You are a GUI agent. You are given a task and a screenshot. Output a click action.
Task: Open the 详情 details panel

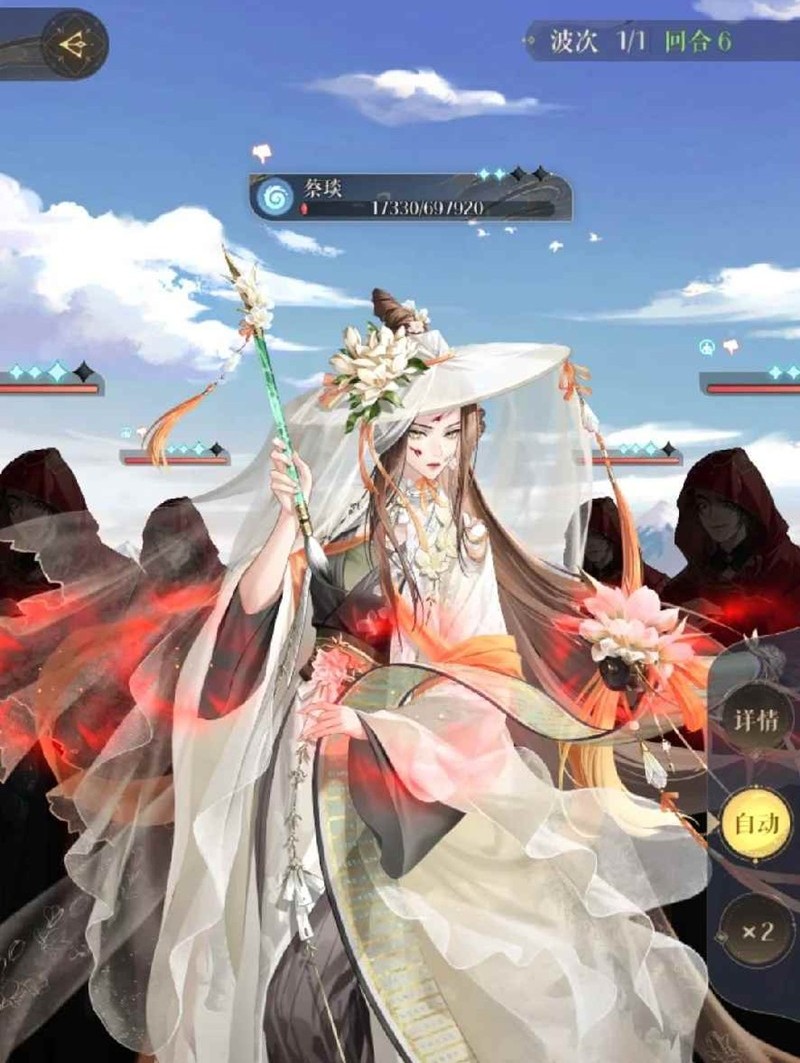click(x=757, y=719)
